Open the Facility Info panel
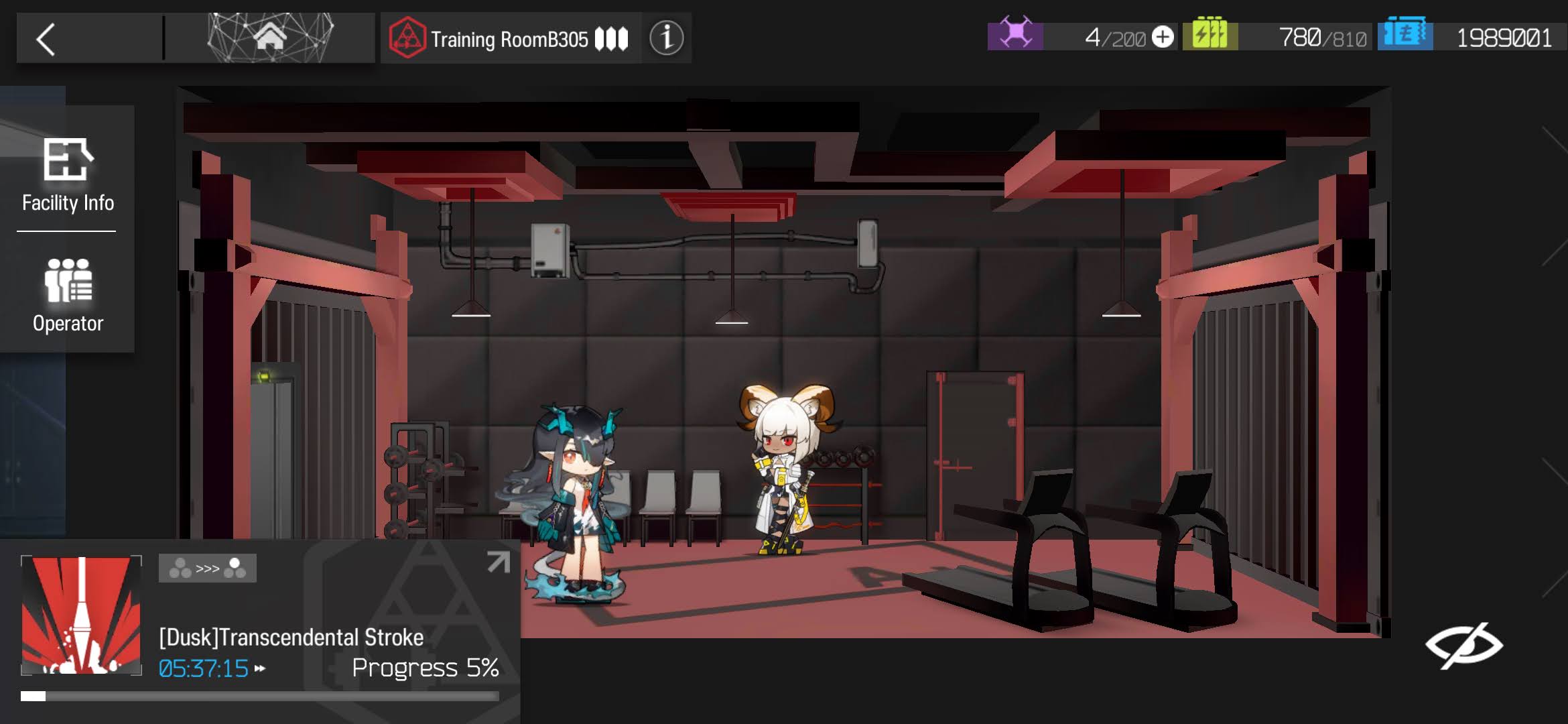The width and height of the screenshot is (1568, 724). pyautogui.click(x=68, y=174)
